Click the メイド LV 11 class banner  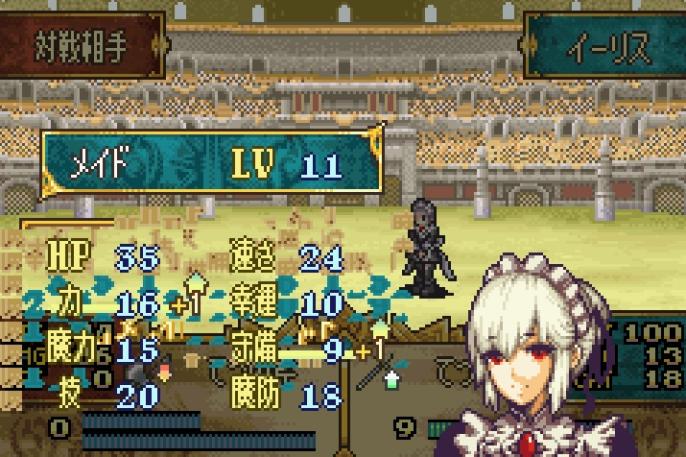(212, 163)
